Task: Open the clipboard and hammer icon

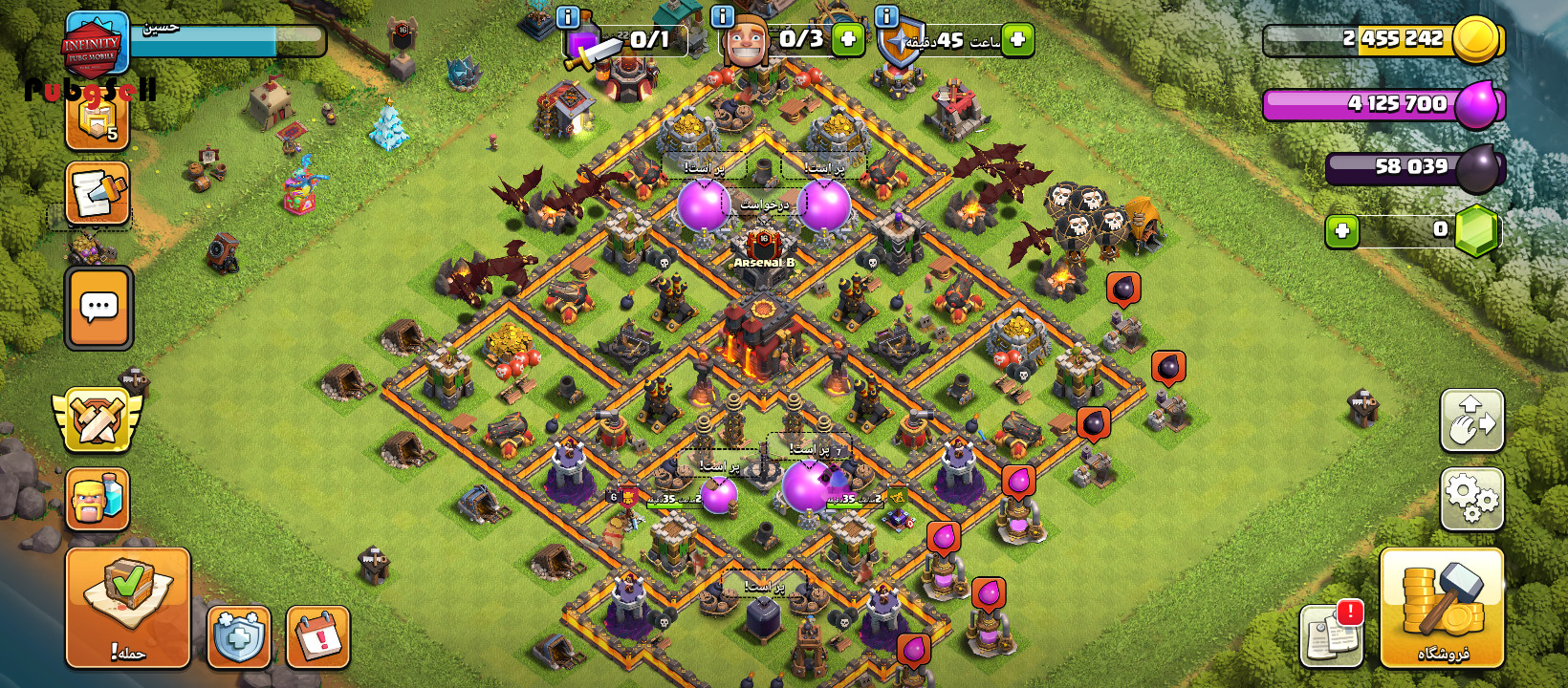Action: coord(98,194)
